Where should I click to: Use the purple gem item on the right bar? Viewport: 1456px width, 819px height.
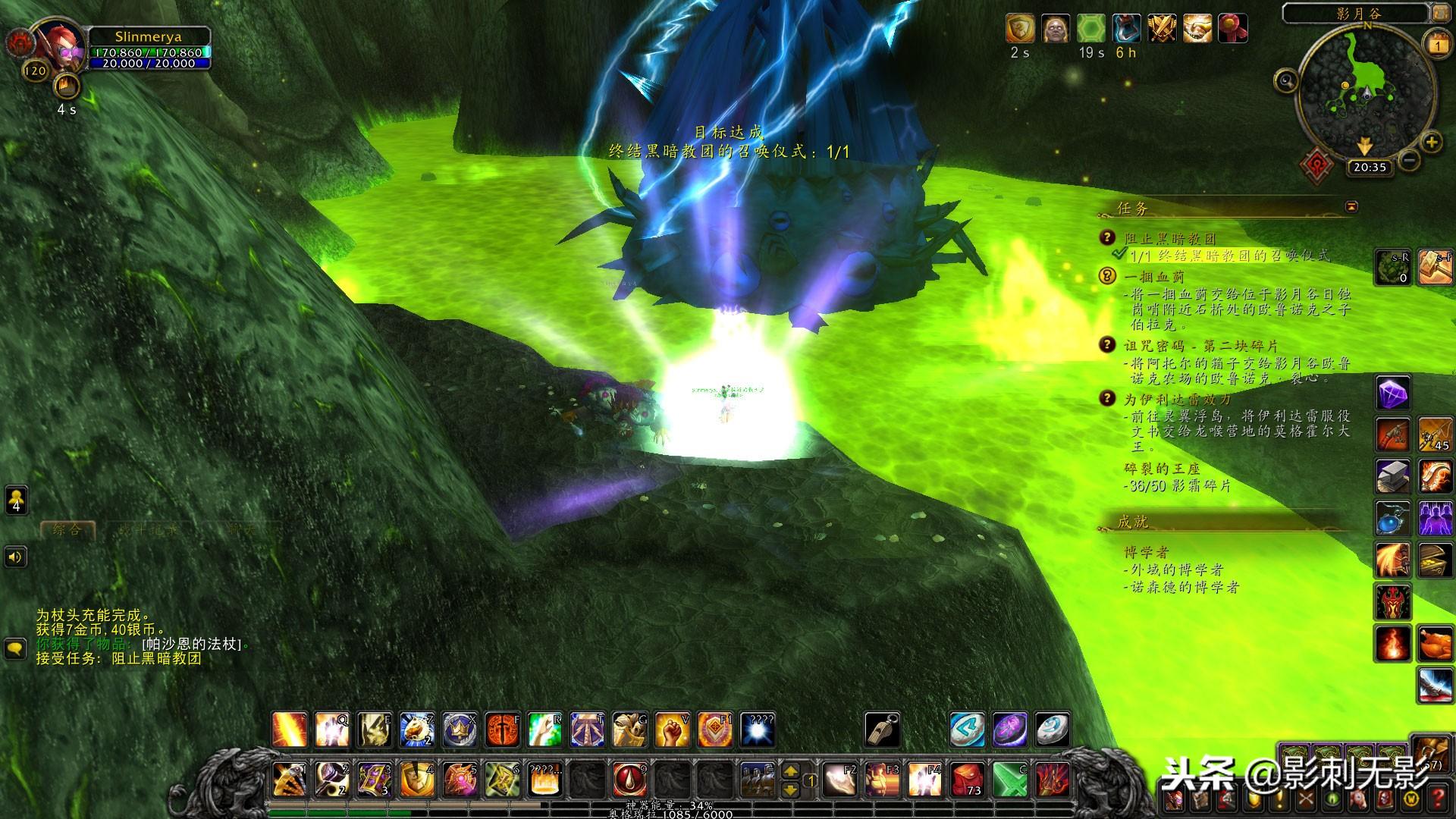(x=1394, y=394)
